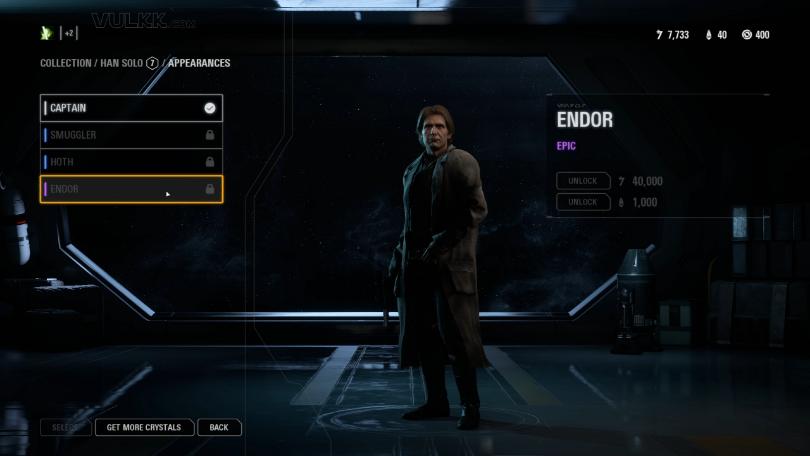The height and width of the screenshot is (456, 810).
Task: Open Get More Crystals store
Action: [144, 428]
